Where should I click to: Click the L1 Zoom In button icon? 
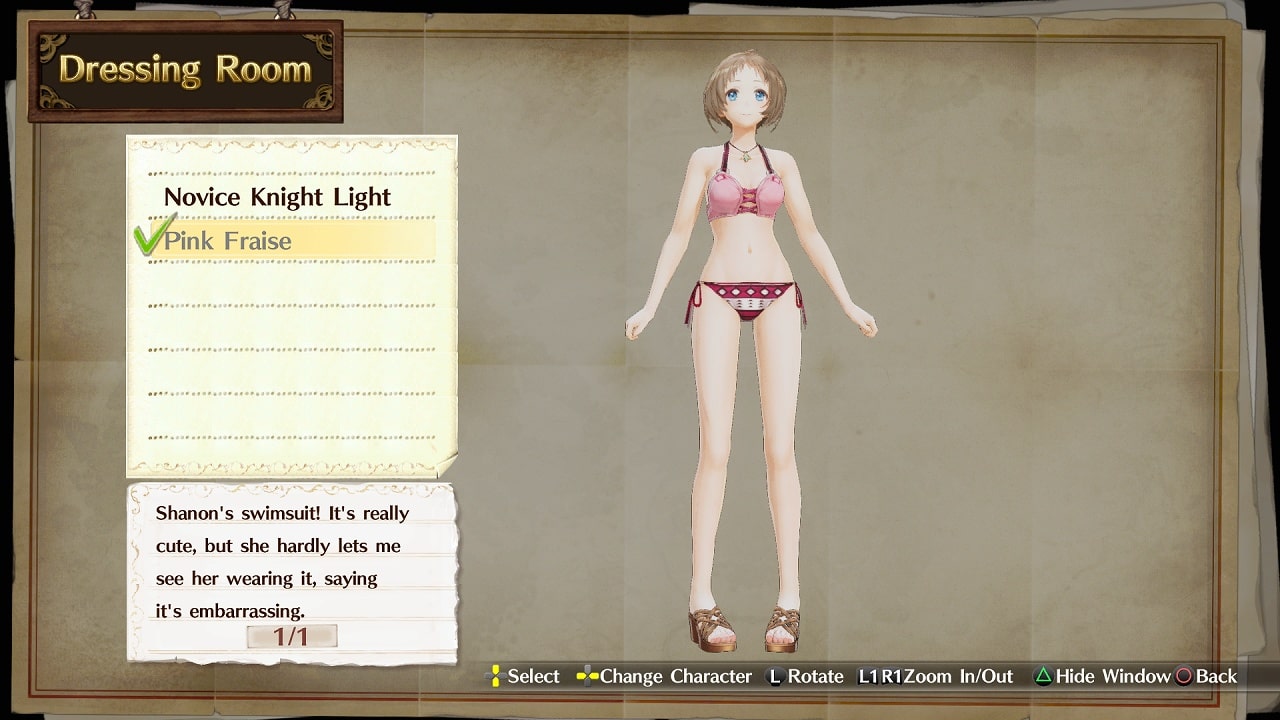[x=866, y=677]
